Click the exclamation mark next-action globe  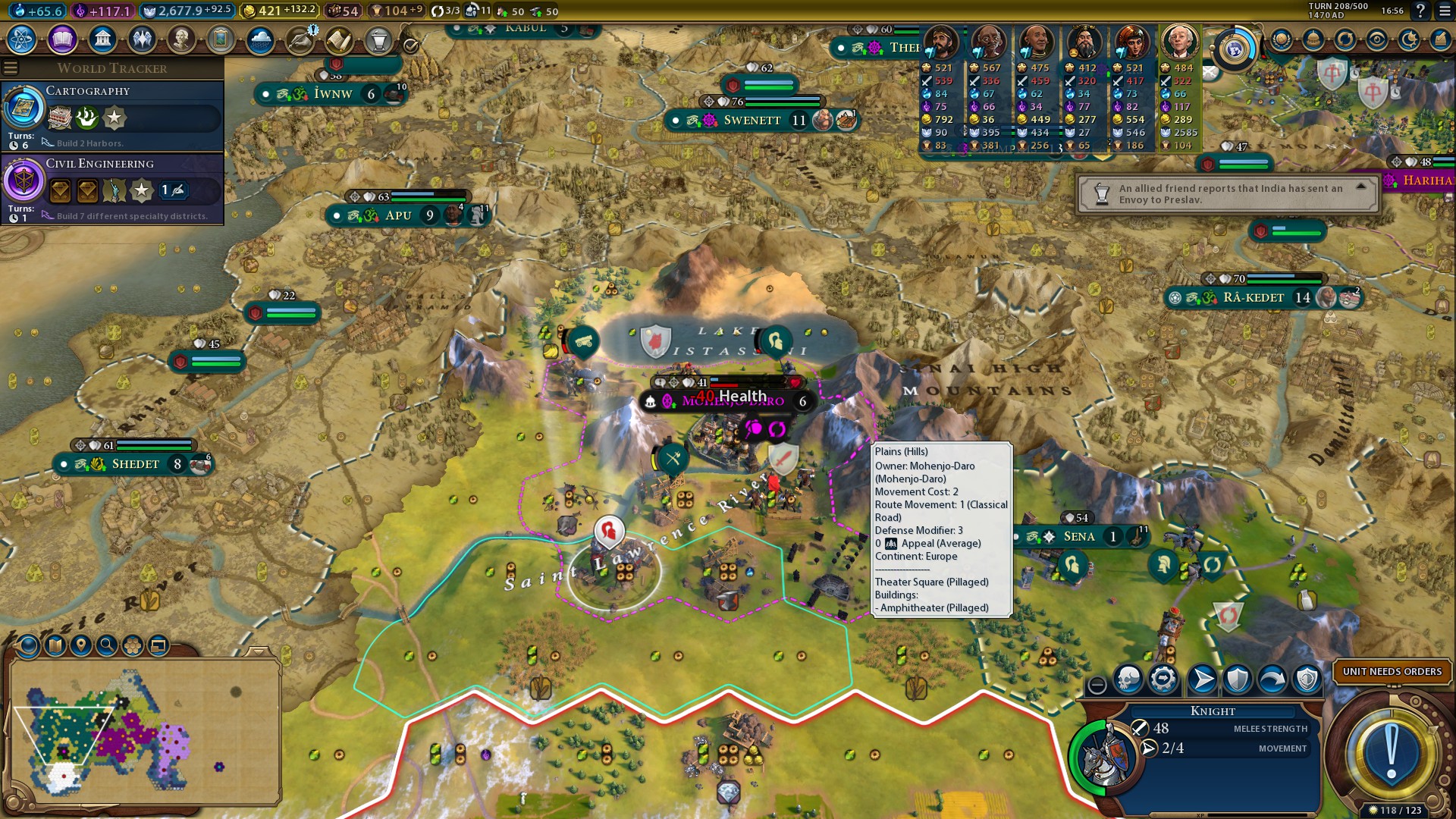click(x=1391, y=753)
